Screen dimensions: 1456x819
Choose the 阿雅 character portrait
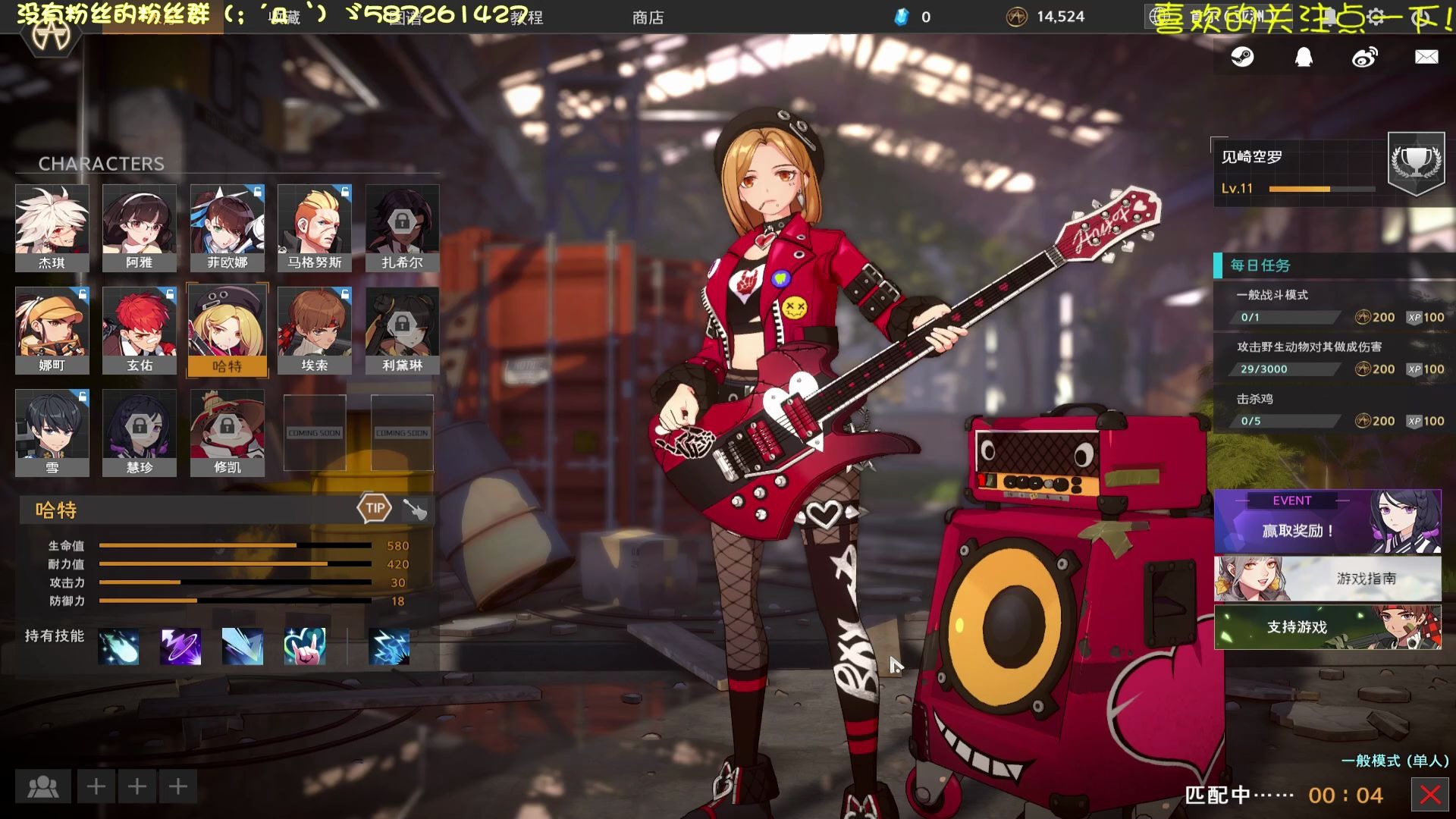coord(140,227)
